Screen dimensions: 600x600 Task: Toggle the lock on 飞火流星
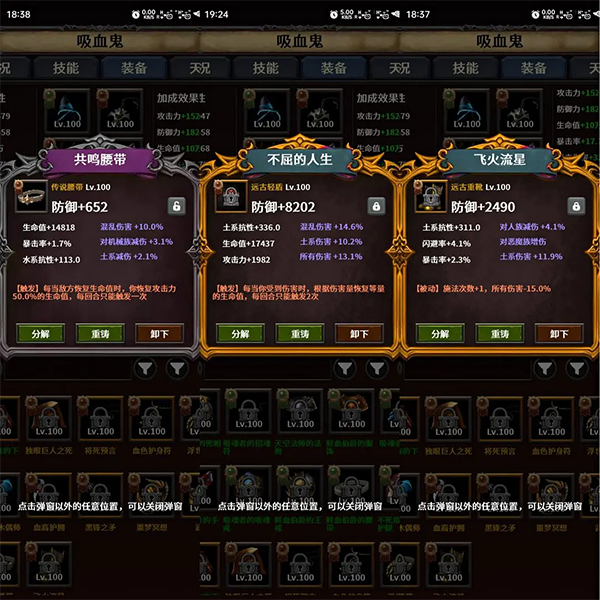click(576, 206)
